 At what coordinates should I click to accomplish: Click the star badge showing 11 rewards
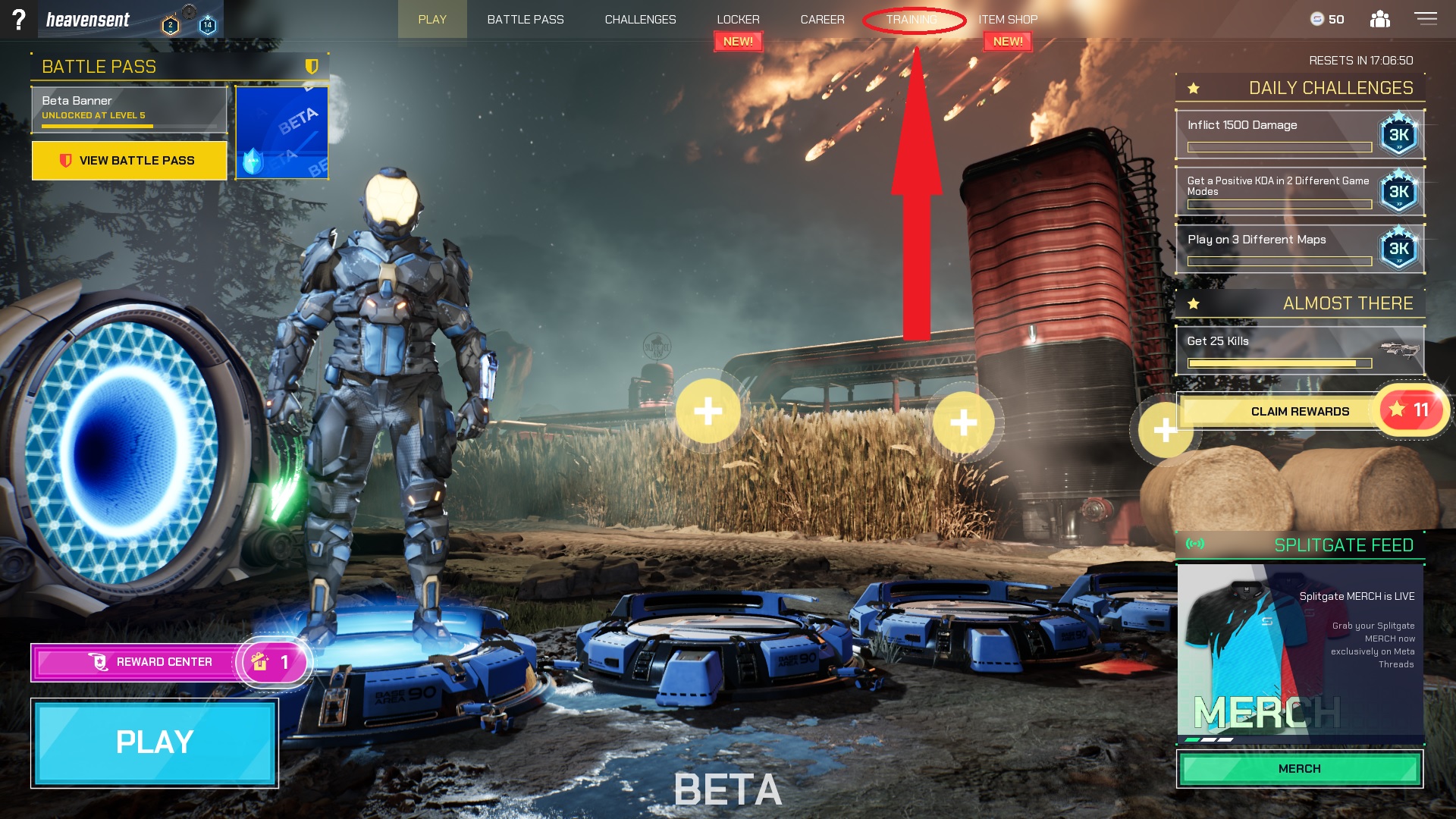tap(1410, 410)
